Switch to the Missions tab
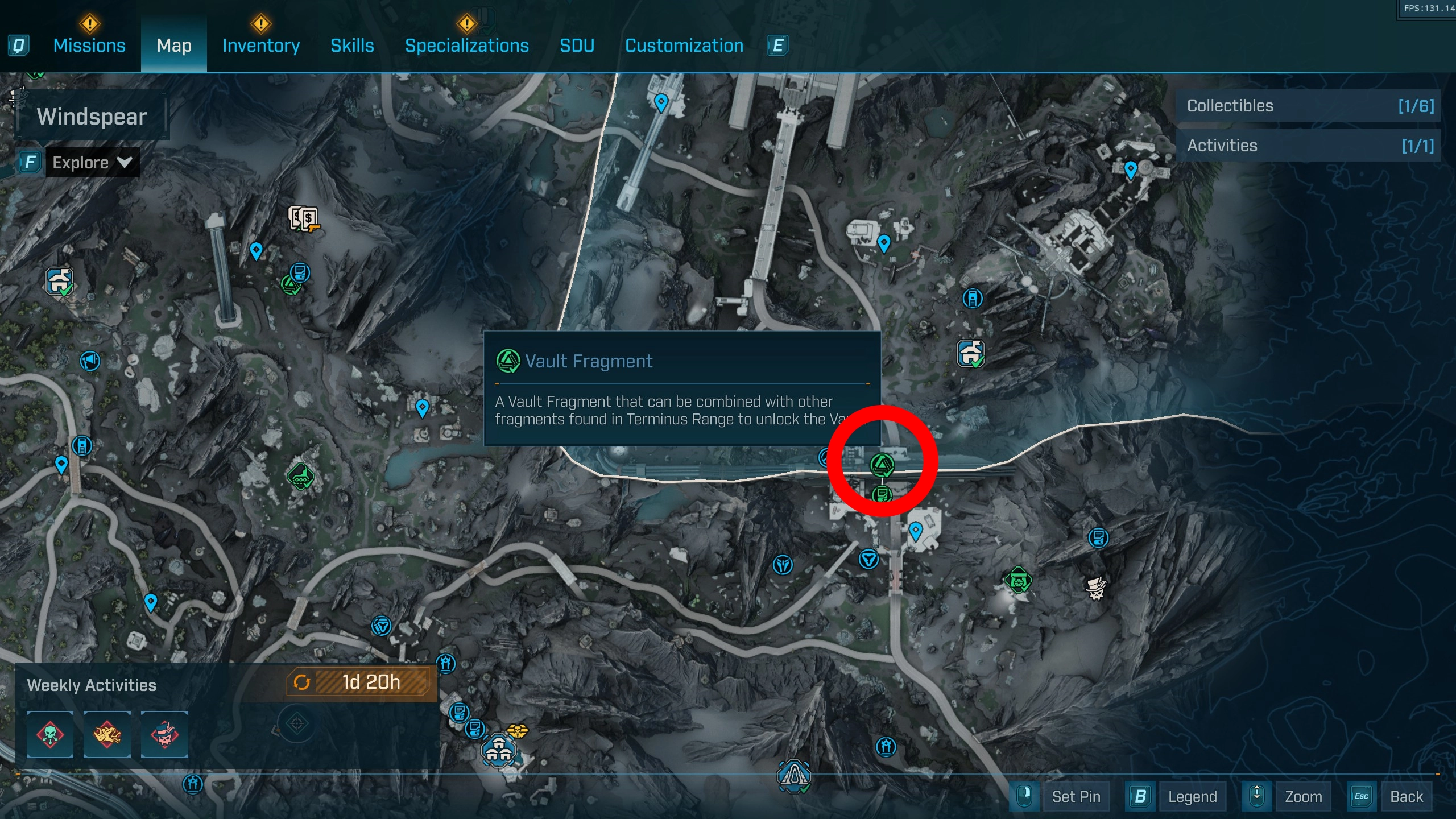1456x819 pixels. tap(89, 45)
